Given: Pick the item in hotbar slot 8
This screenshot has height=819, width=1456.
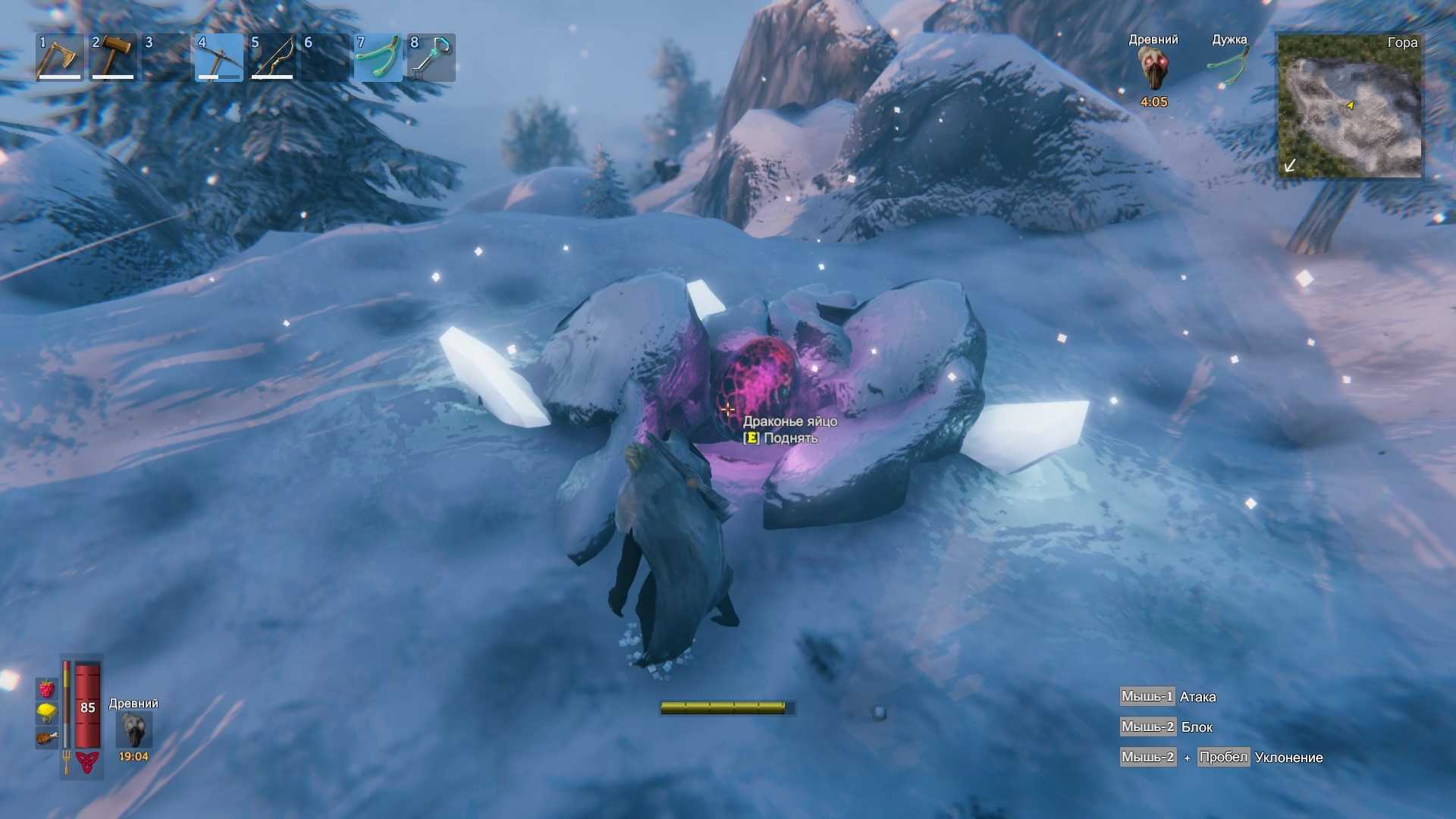Looking at the screenshot, I should (x=431, y=58).
